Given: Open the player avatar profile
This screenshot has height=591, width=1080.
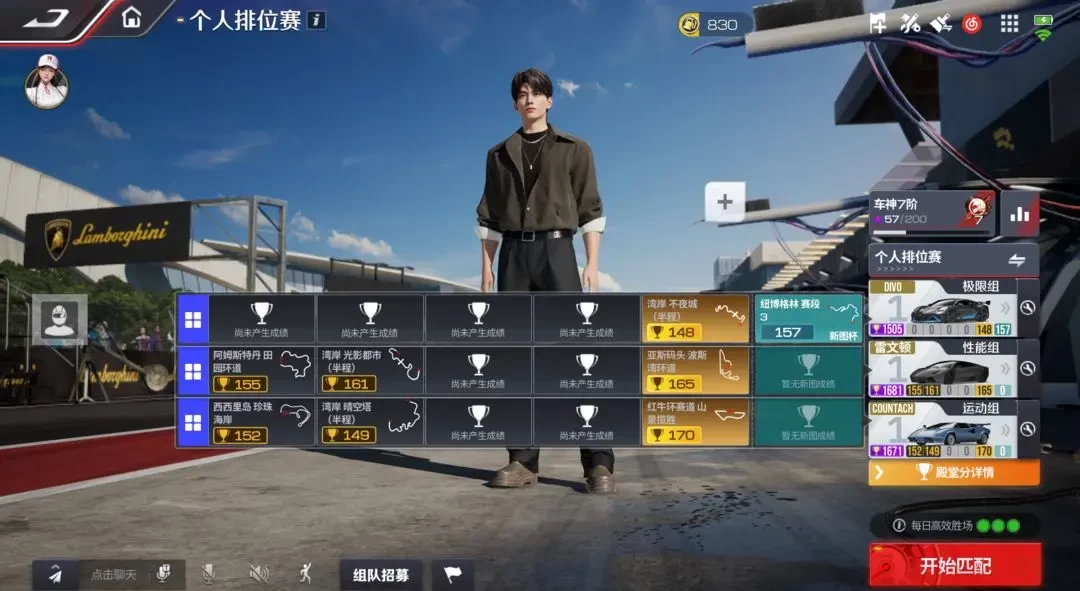Looking at the screenshot, I should 46,82.
